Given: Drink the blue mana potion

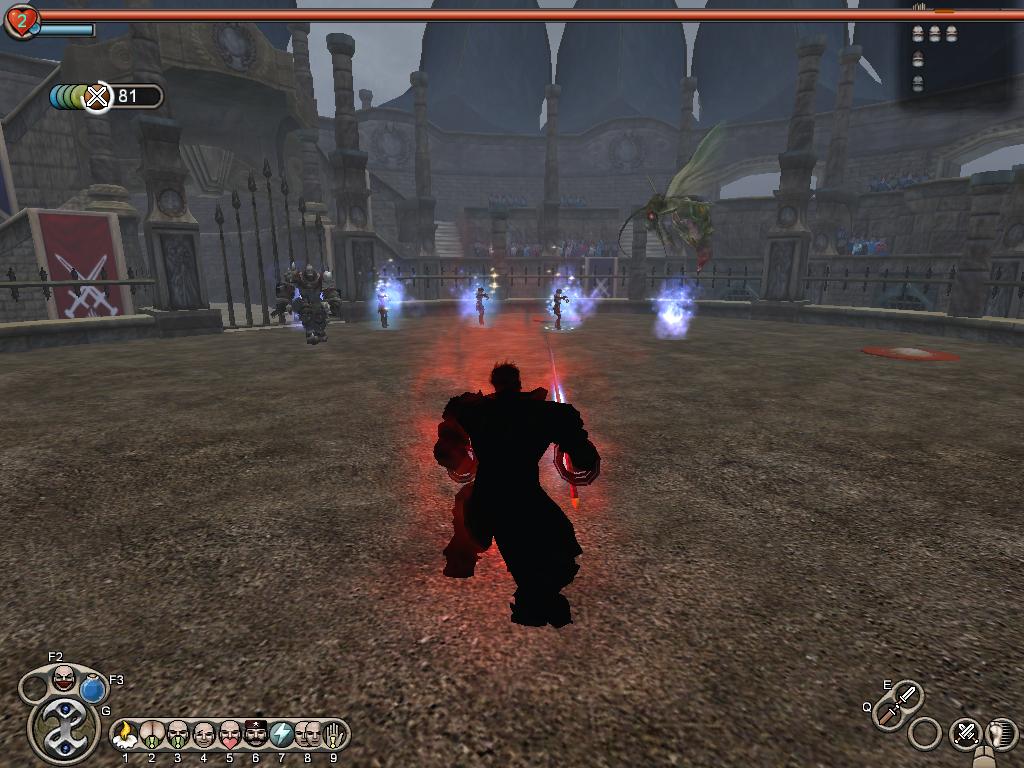Looking at the screenshot, I should pos(94,689).
